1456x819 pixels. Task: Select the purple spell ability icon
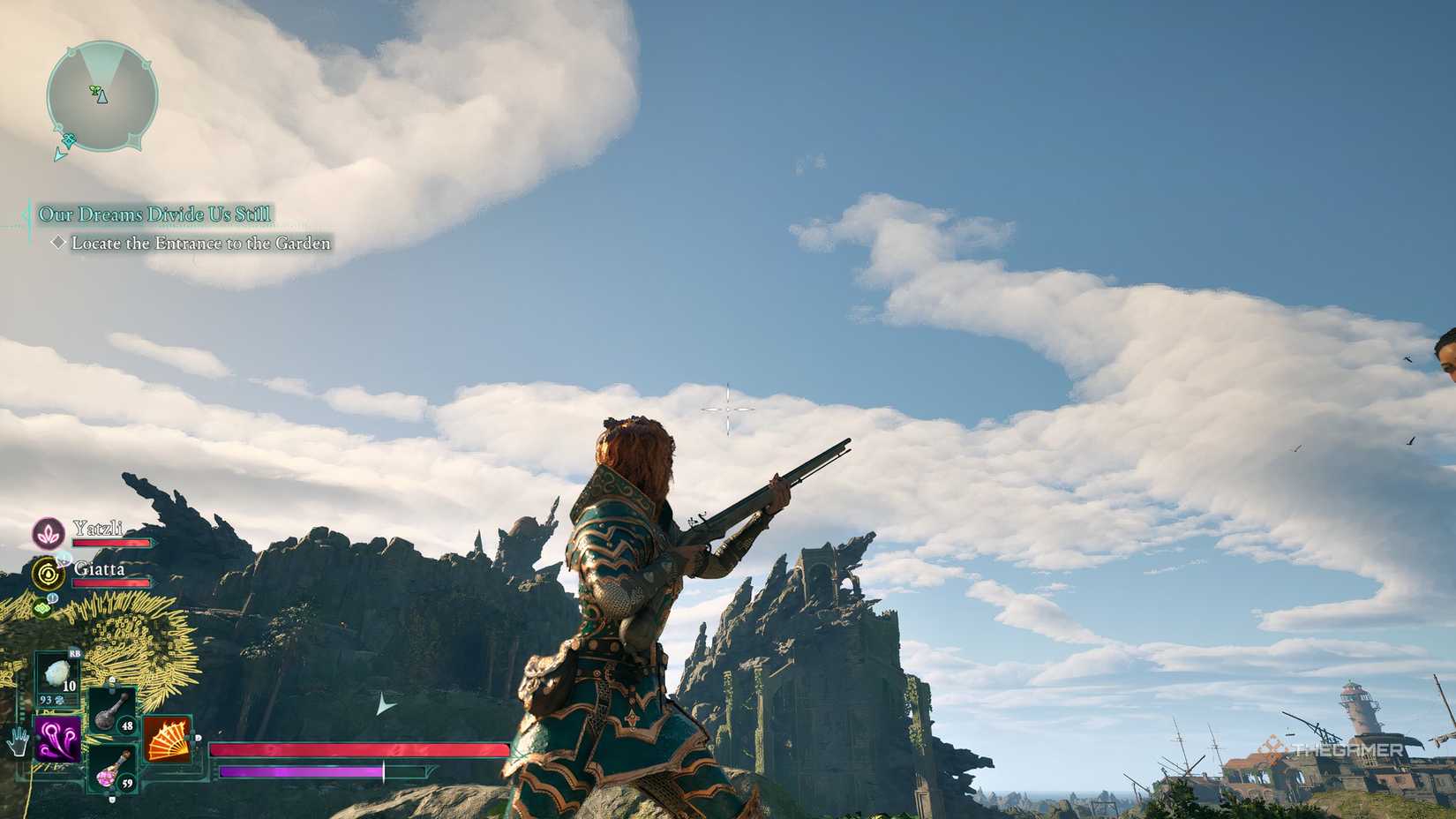56,738
